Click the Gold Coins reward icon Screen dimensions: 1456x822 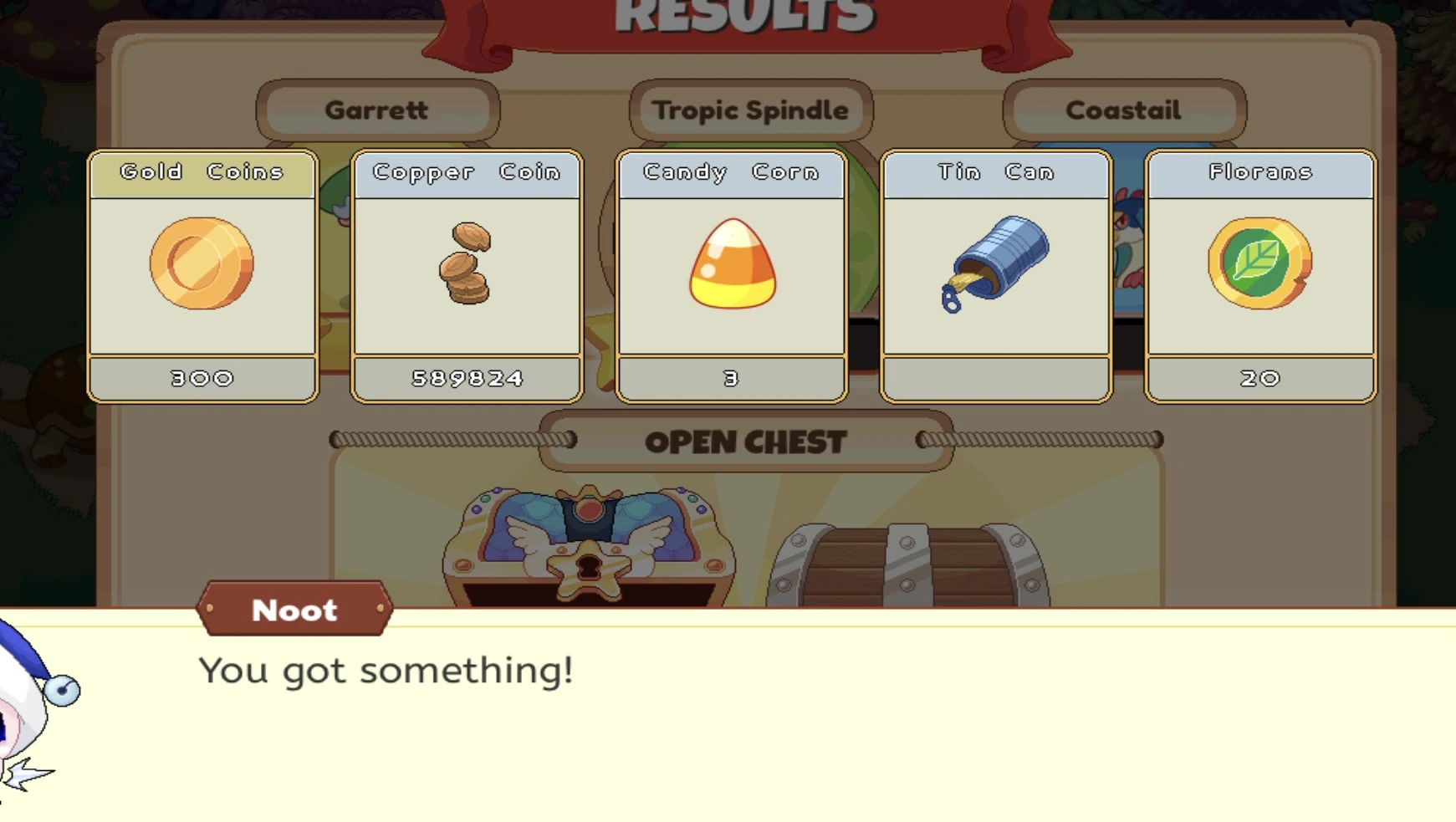click(201, 263)
